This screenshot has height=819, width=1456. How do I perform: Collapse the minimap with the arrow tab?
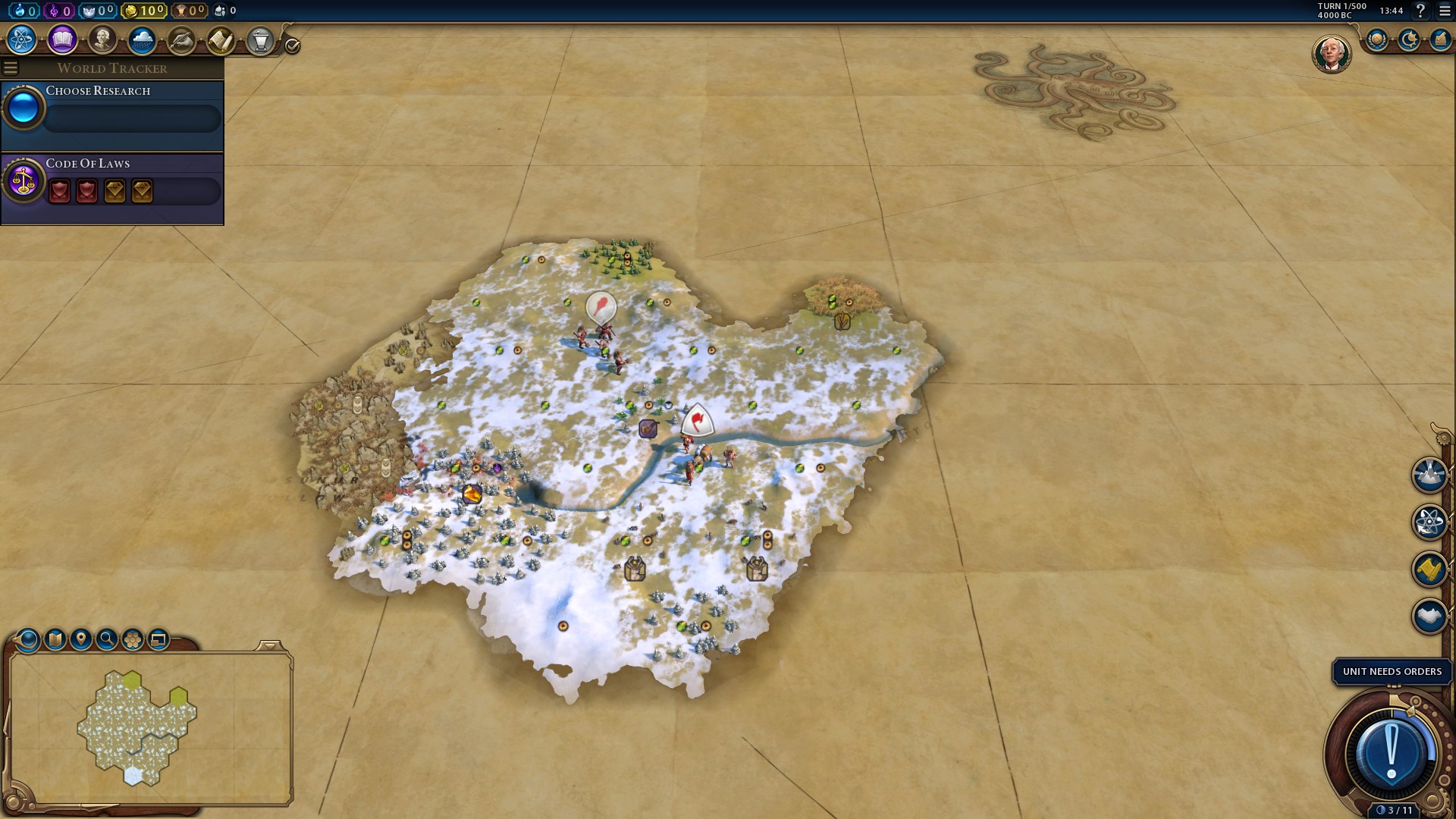click(x=270, y=646)
